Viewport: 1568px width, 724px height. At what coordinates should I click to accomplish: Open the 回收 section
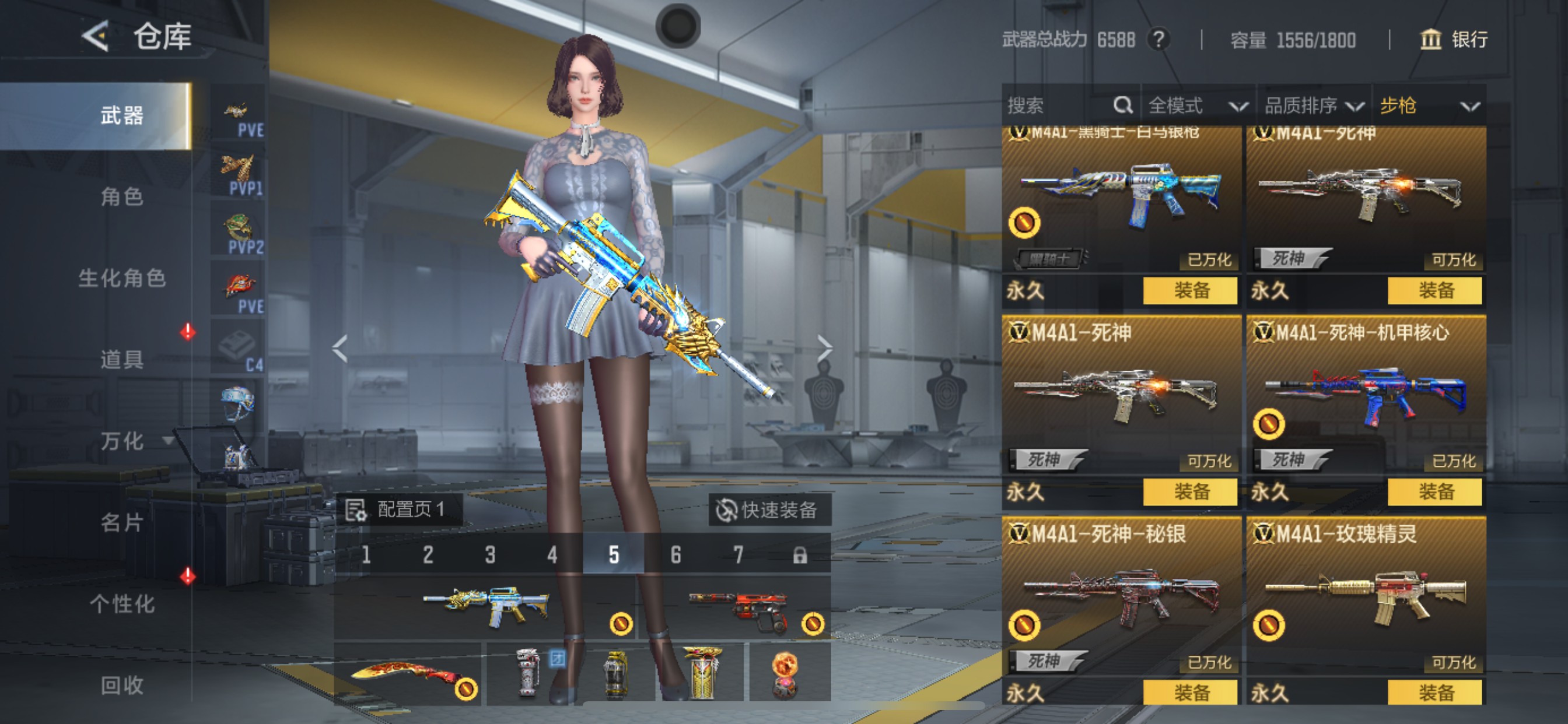tap(122, 685)
